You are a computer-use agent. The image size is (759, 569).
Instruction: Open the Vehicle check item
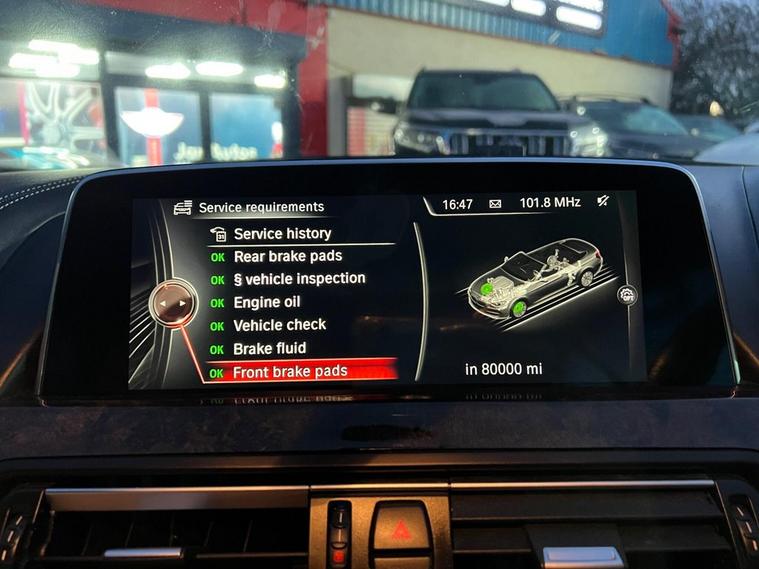(x=279, y=325)
